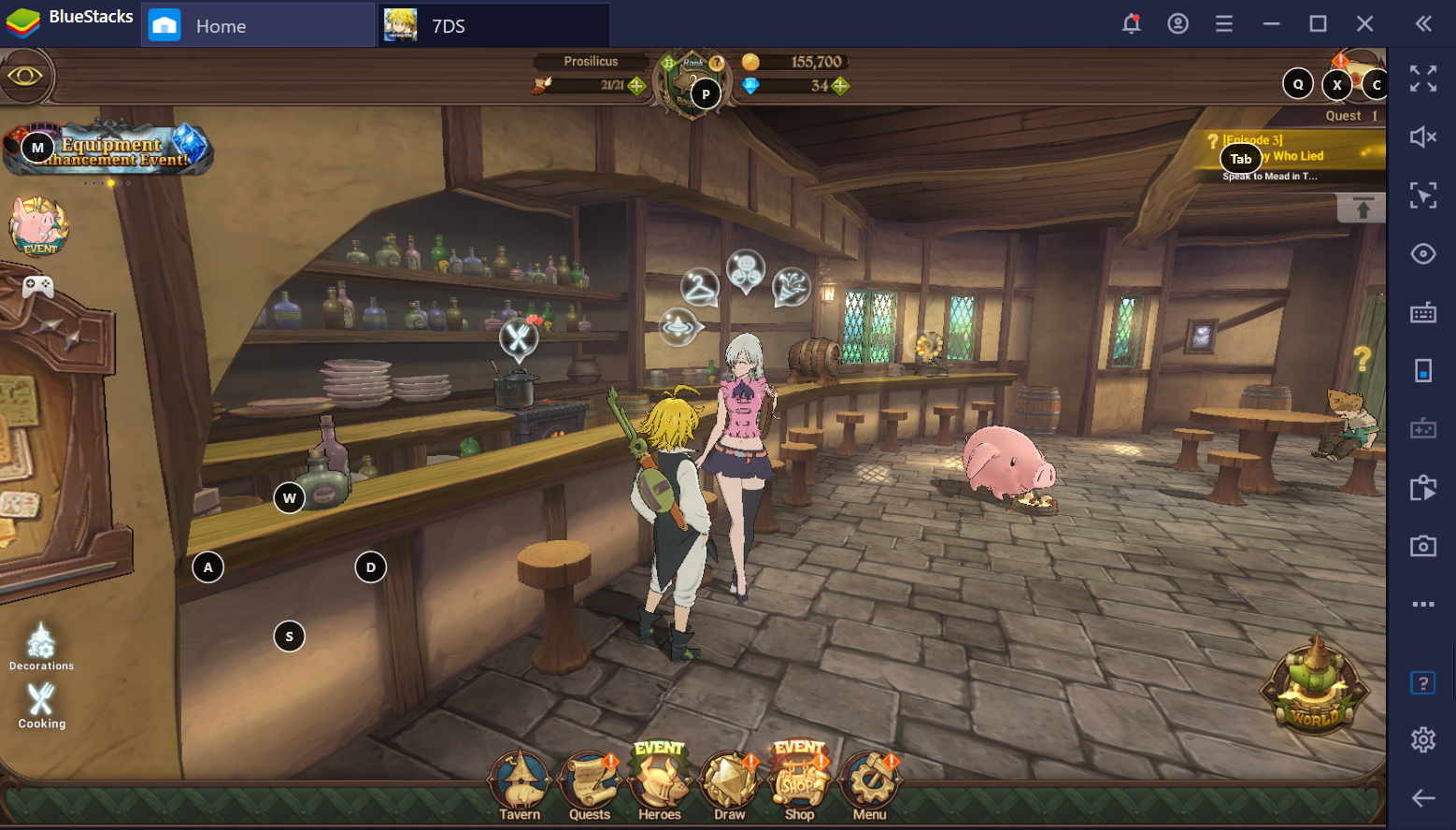Open the three-dots more options menu
This screenshot has height=830, width=1456.
tap(1423, 605)
